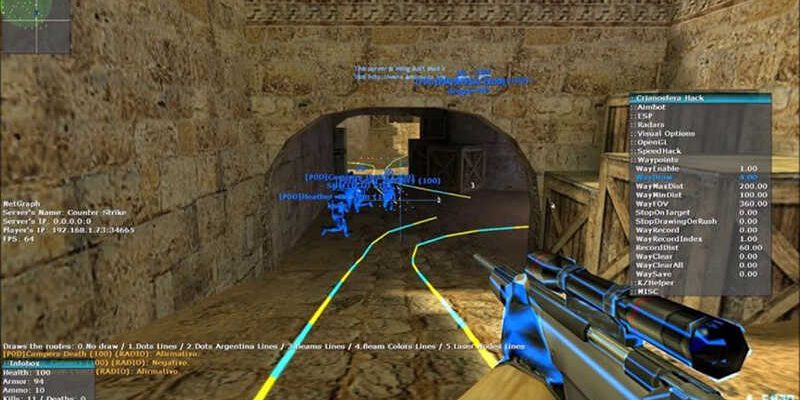This screenshot has height=400, width=800.
Task: Open the OpenGl menu section
Action: tap(653, 143)
